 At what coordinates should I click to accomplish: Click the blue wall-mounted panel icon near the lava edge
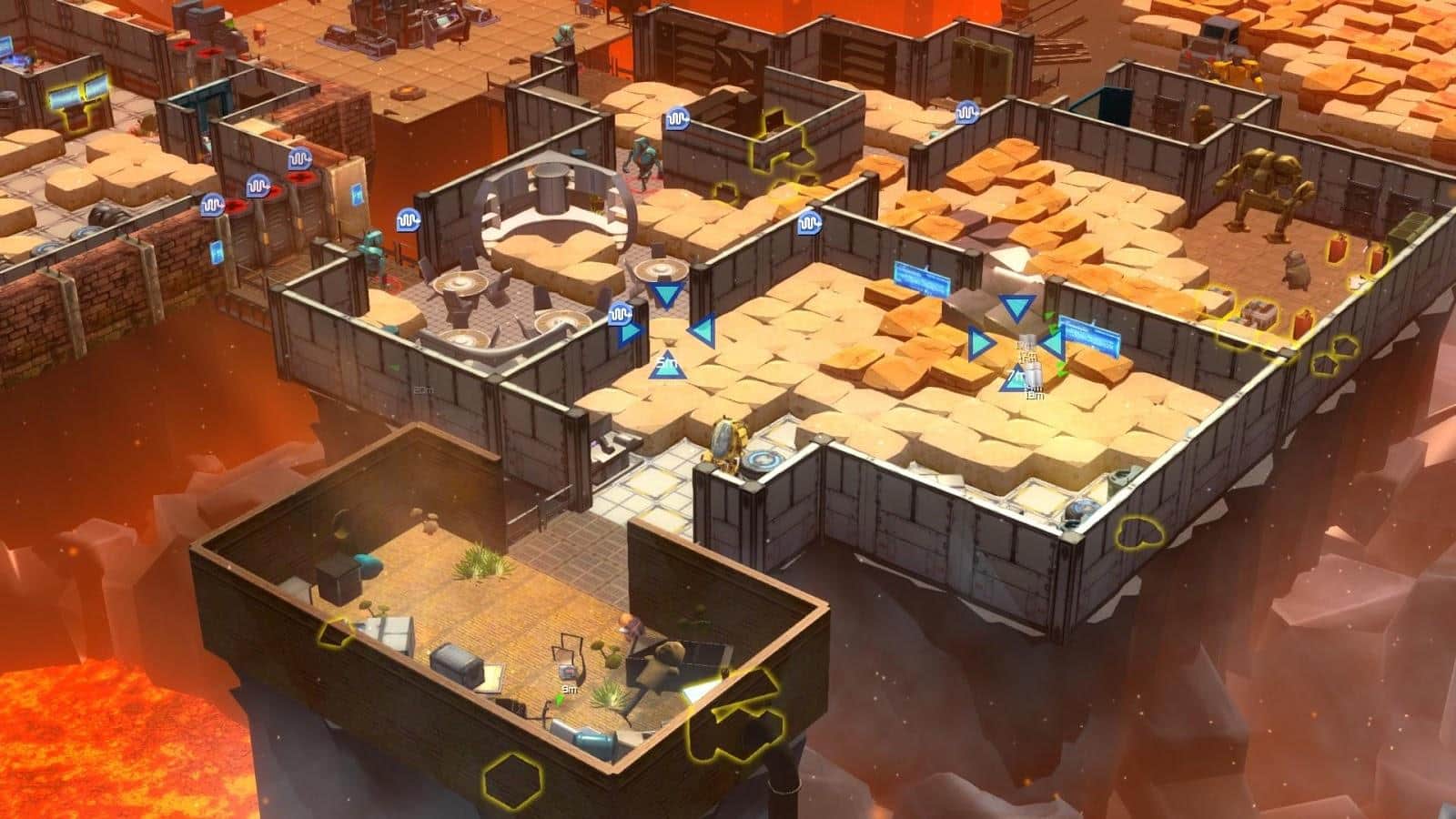pyautogui.click(x=216, y=252)
